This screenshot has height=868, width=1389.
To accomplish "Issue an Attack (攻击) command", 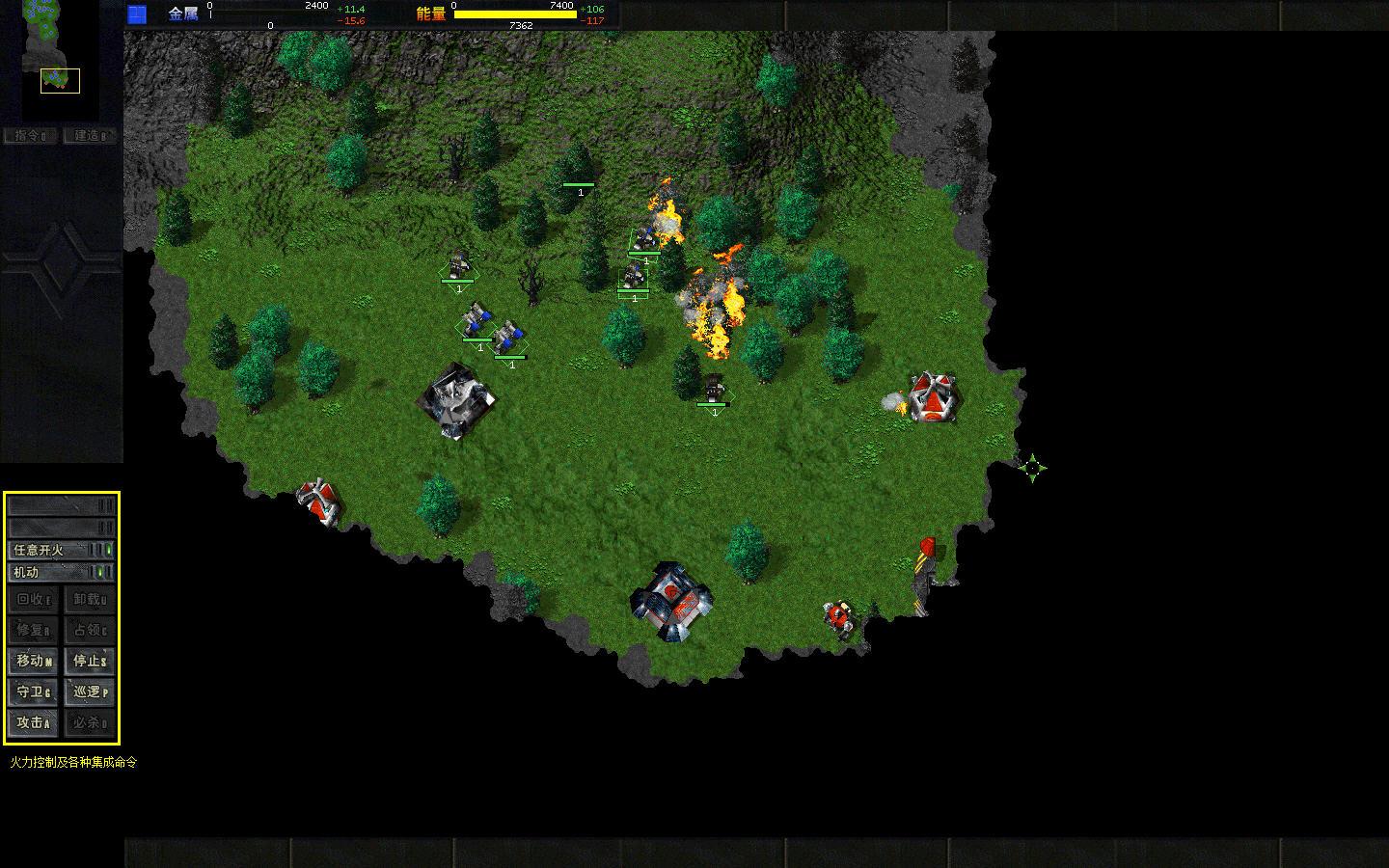I will [32, 721].
